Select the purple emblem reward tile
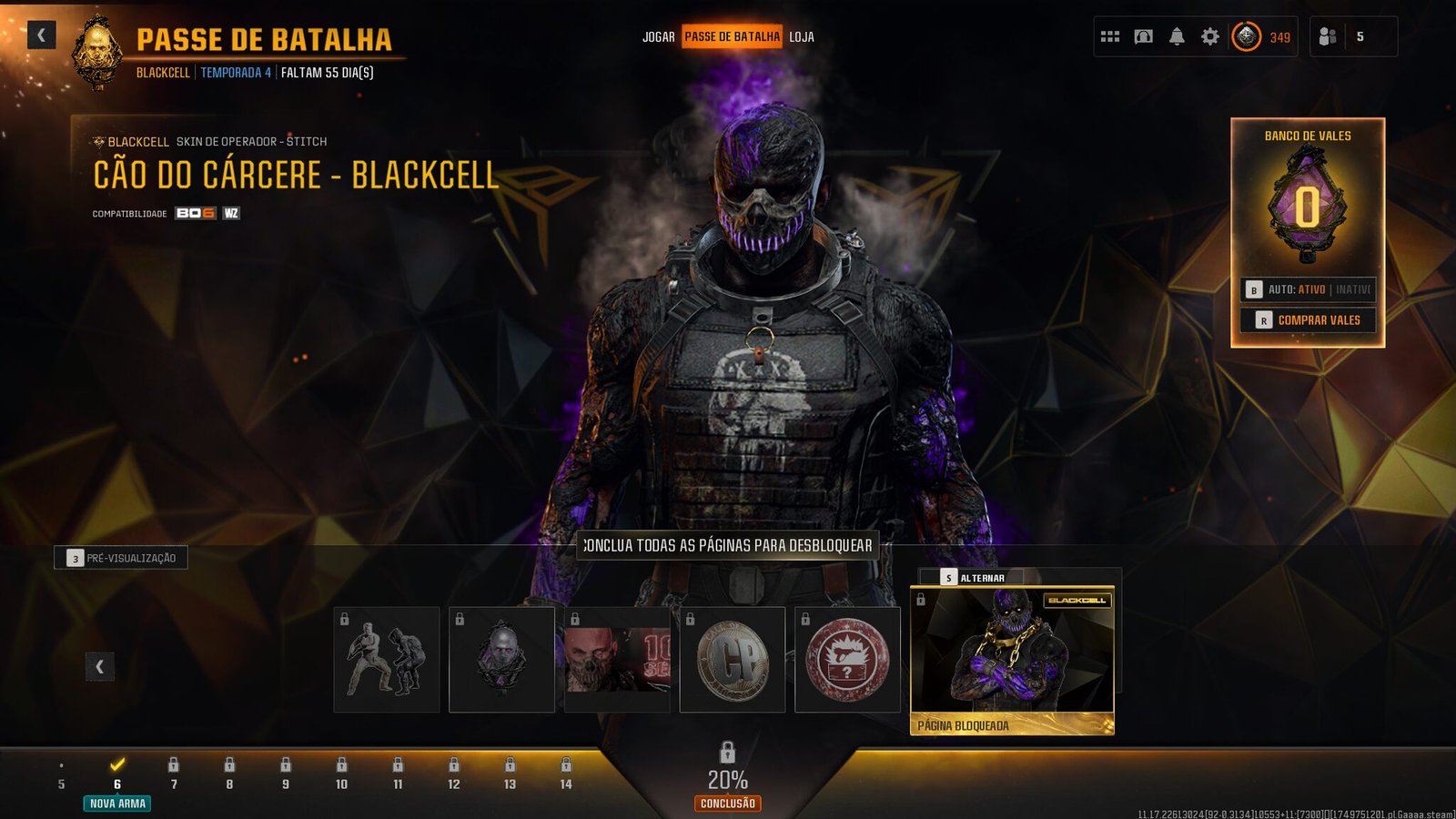Screen dimensions: 1456x819 click(501, 660)
